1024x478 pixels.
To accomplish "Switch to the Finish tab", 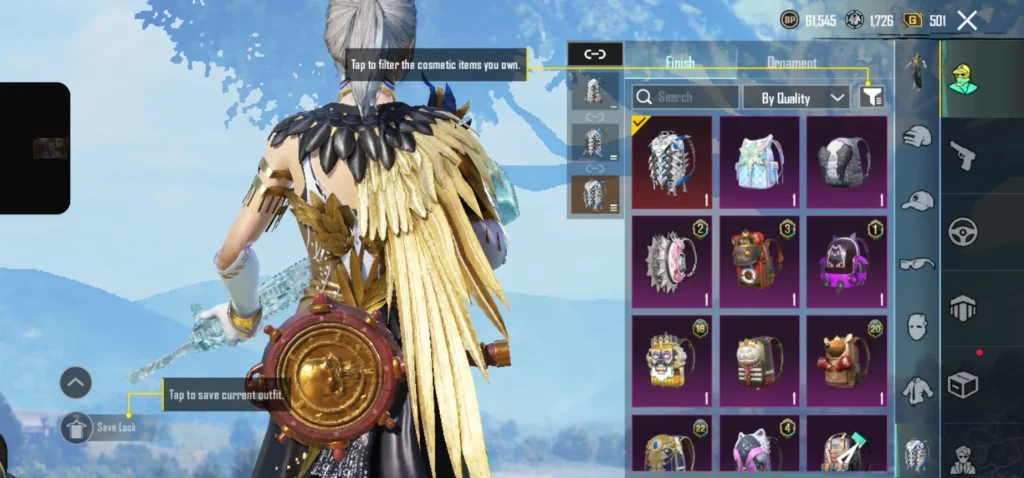I will tap(680, 63).
